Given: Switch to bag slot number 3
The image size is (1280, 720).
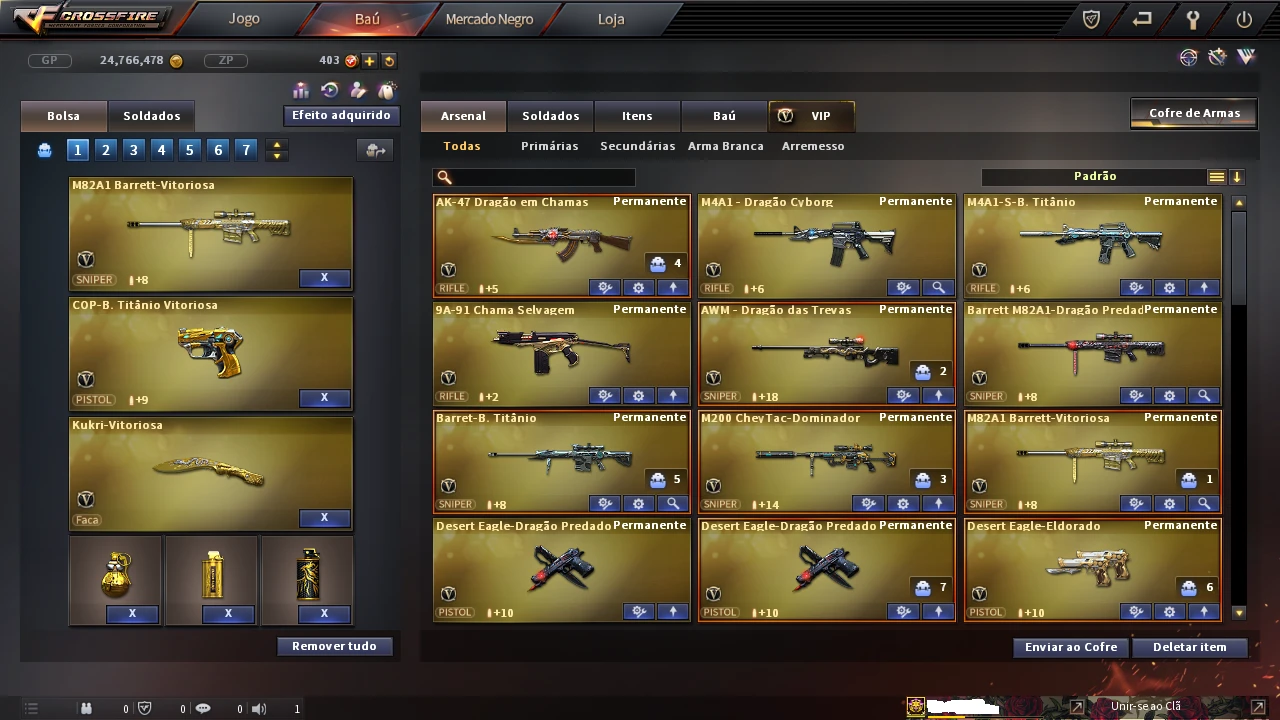Looking at the screenshot, I should pyautogui.click(x=133, y=149).
